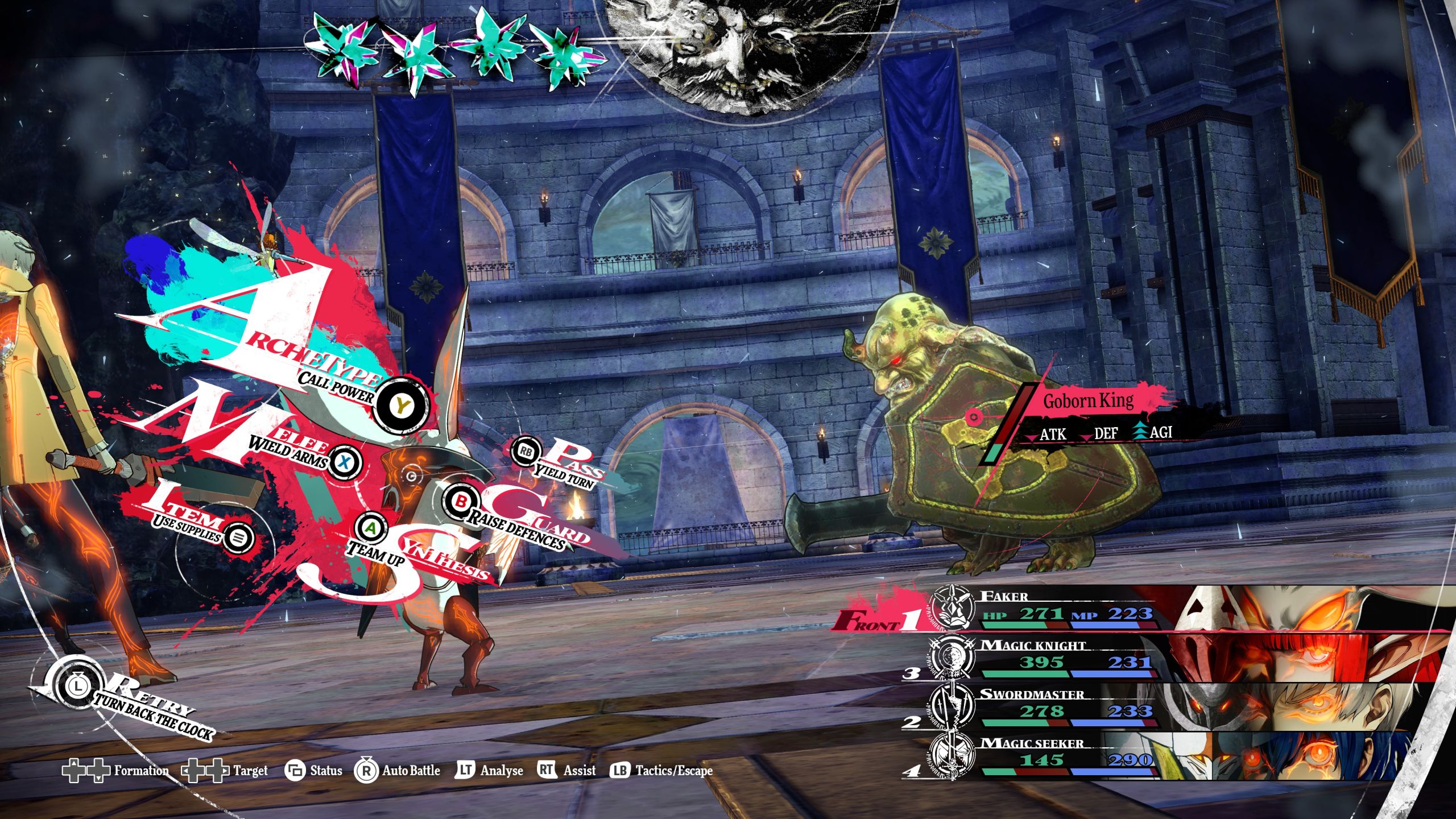
Task: Open the Formation option
Action: (x=115, y=771)
